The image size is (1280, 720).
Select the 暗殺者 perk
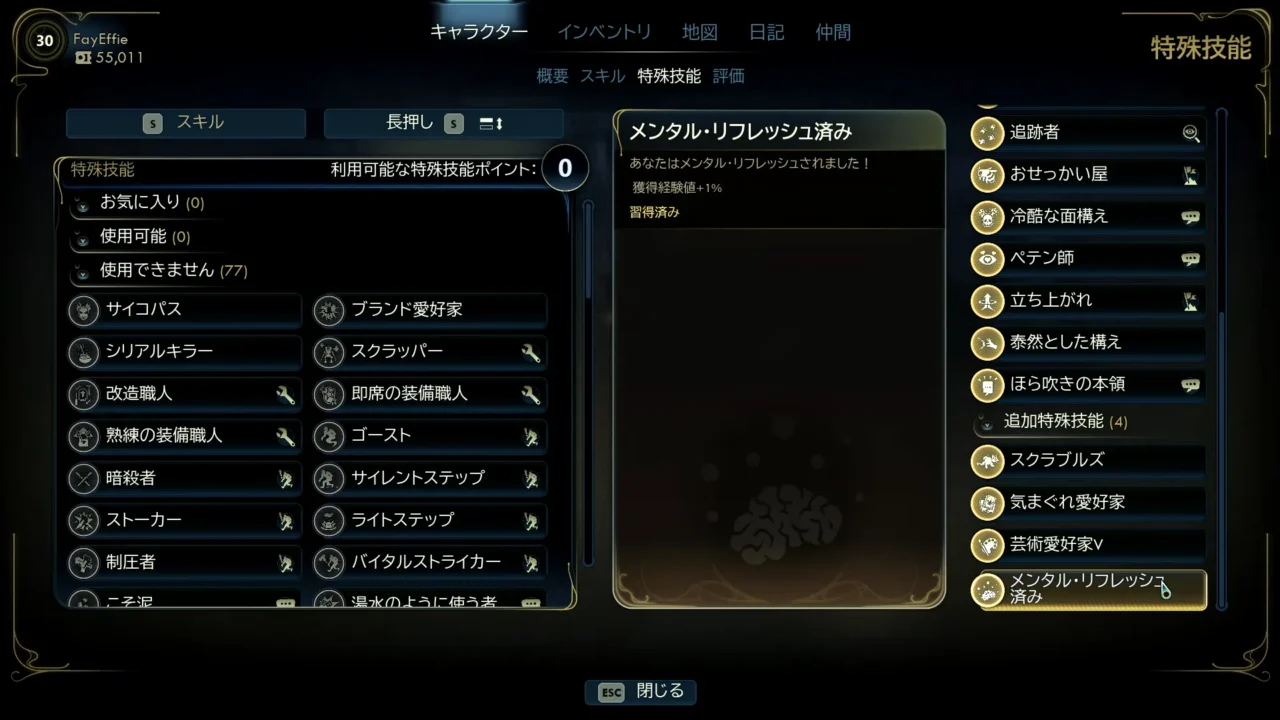point(185,479)
